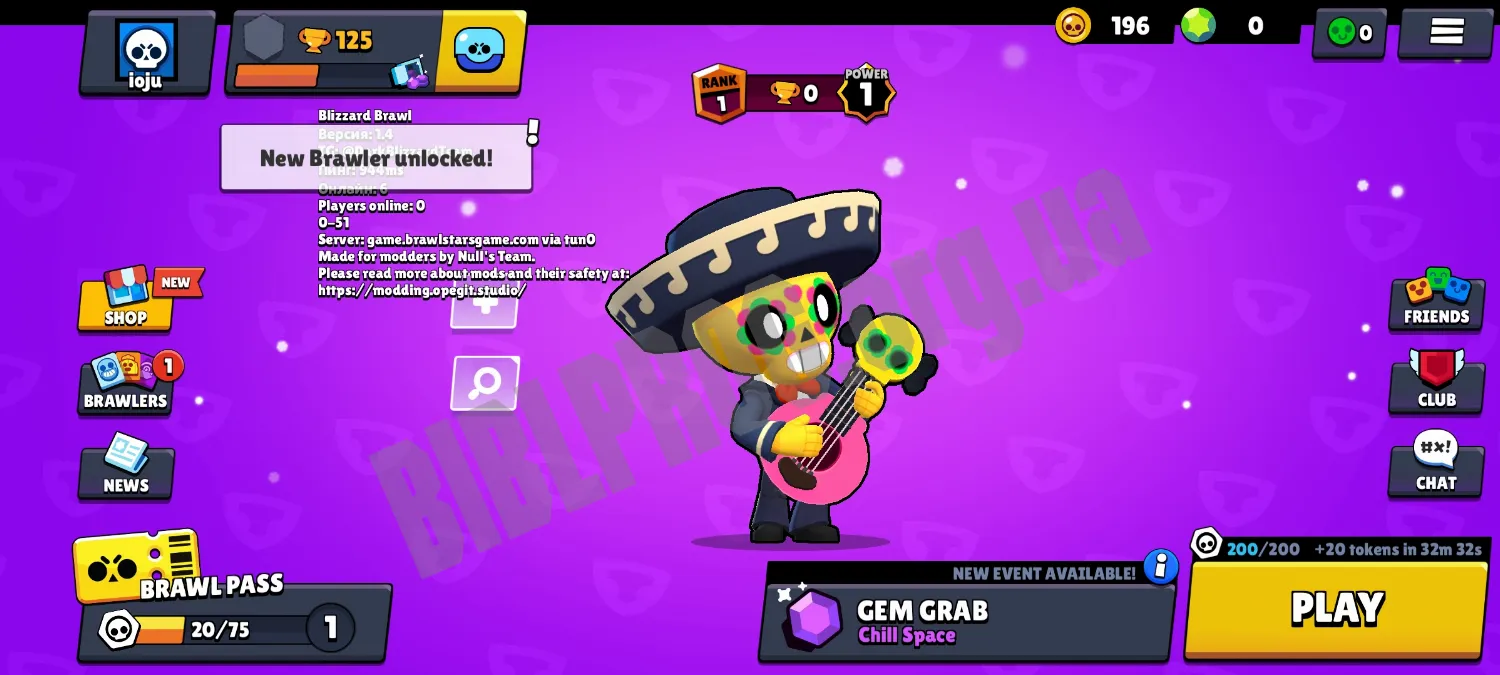The height and width of the screenshot is (675, 1500).
Task: Open the Club screen
Action: [x=1436, y=382]
